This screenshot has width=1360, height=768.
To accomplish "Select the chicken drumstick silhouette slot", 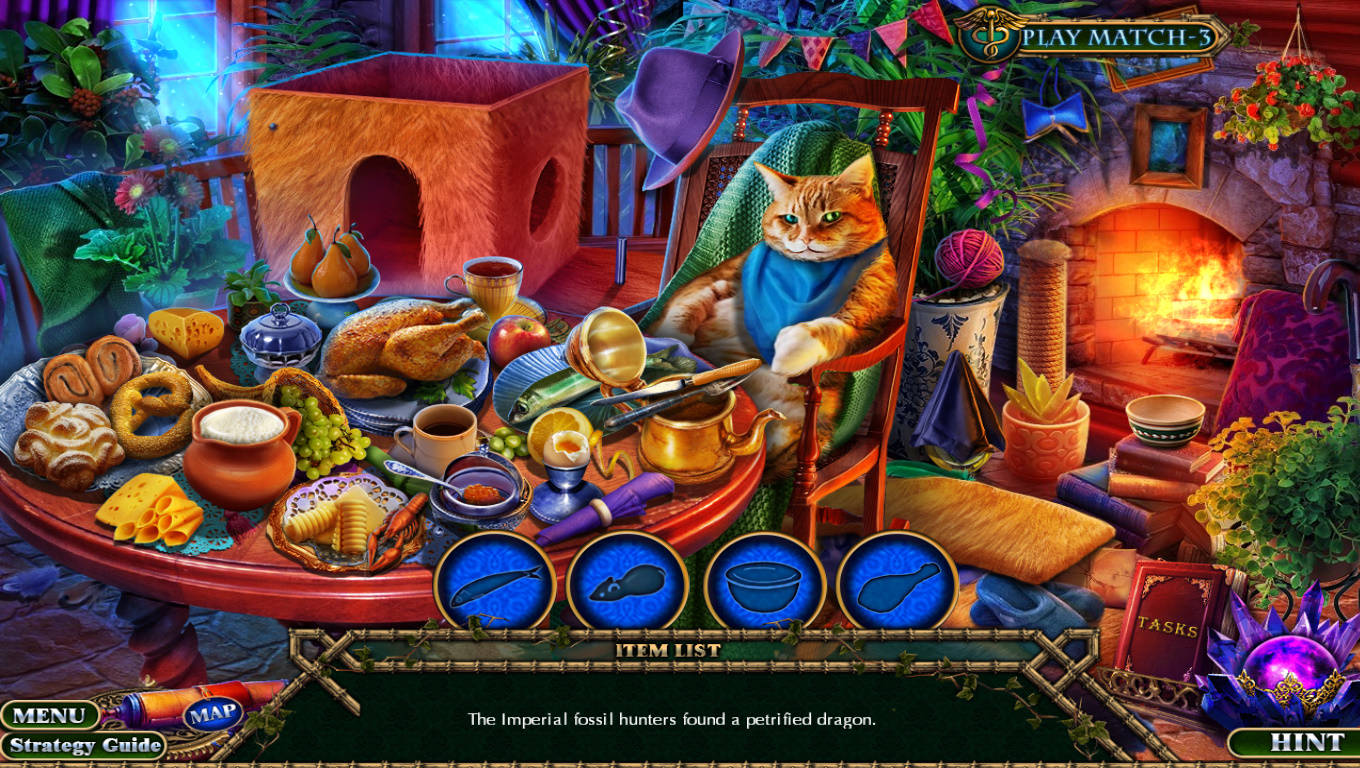I will point(897,584).
